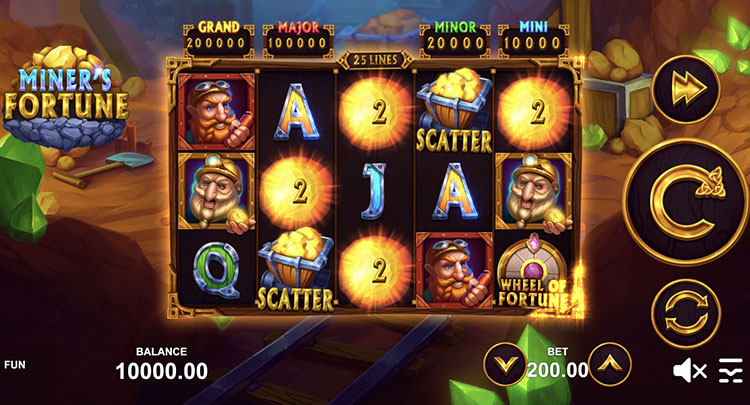This screenshot has height=405, width=750.
Task: Open the autoplay circular arrows button
Action: (686, 313)
